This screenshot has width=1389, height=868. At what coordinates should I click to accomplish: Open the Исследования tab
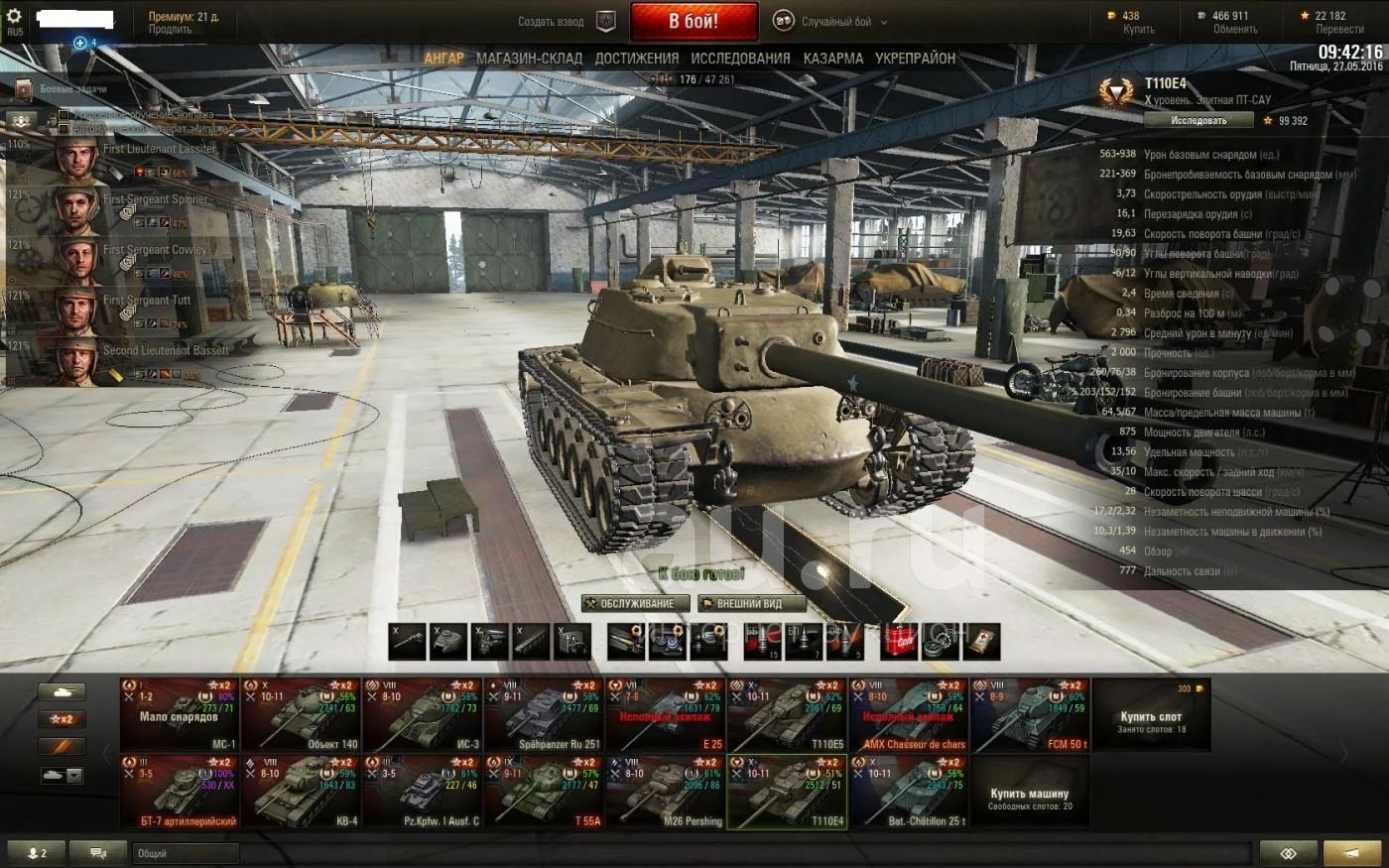(740, 59)
